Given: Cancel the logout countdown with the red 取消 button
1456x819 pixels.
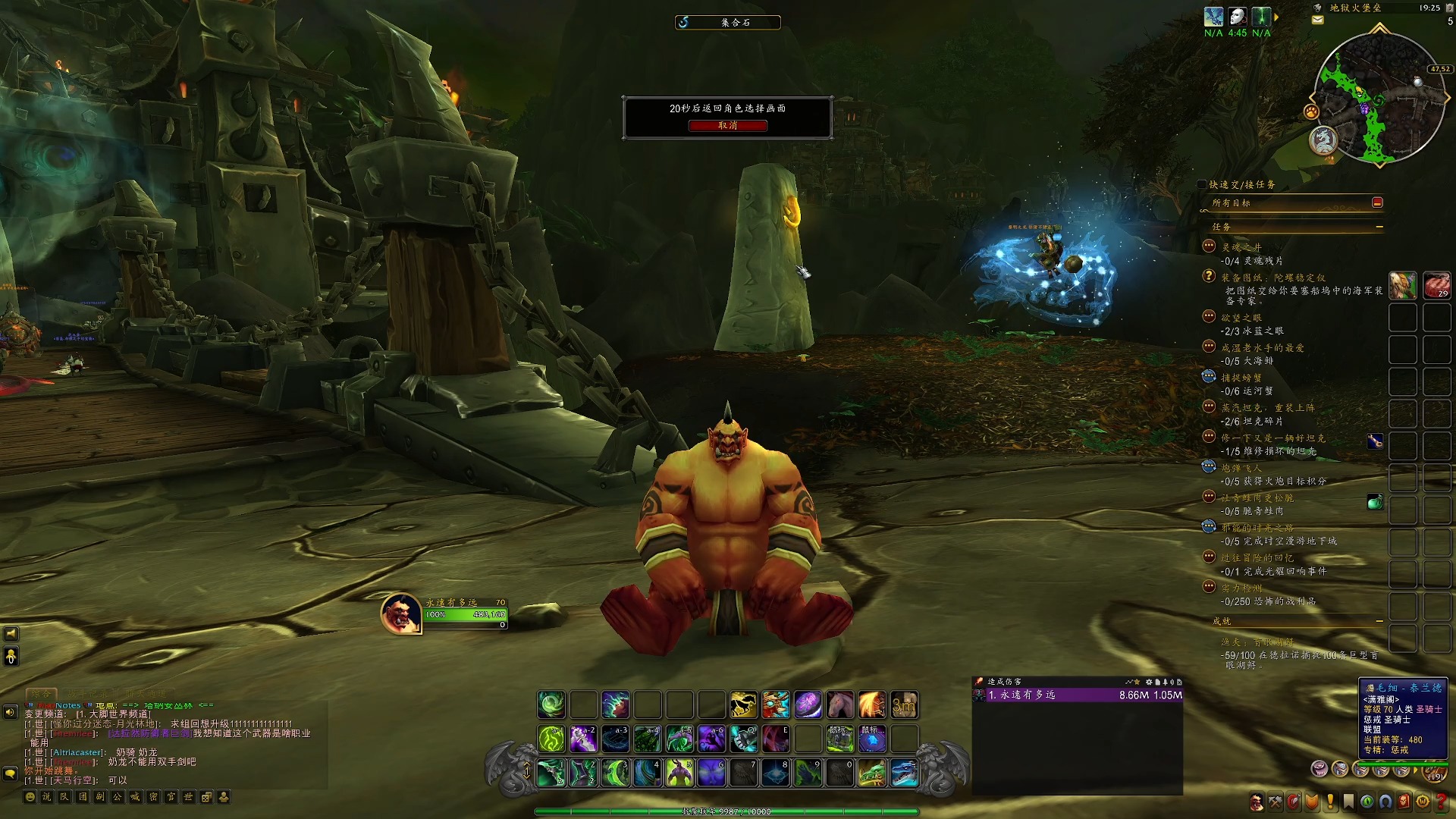Looking at the screenshot, I should (727, 126).
